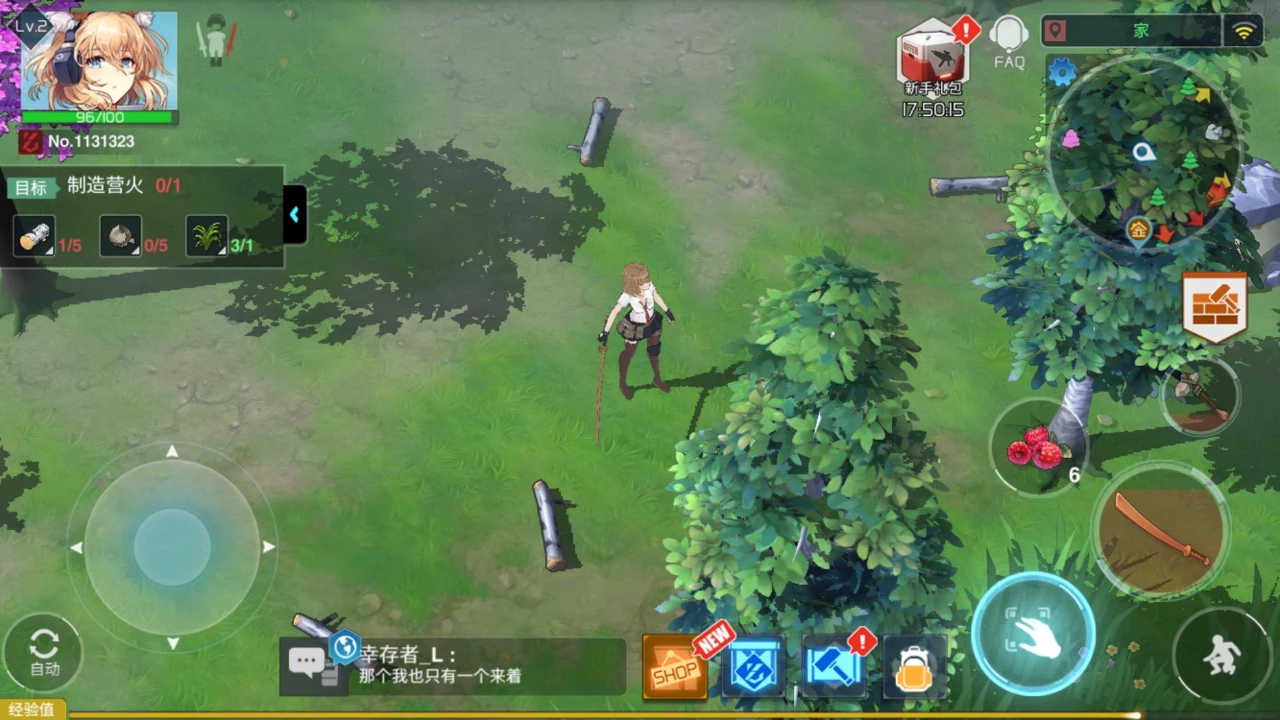Image resolution: width=1280 pixels, height=720 pixels.
Task: Tap the character equipment status icon
Action: coord(216,41)
